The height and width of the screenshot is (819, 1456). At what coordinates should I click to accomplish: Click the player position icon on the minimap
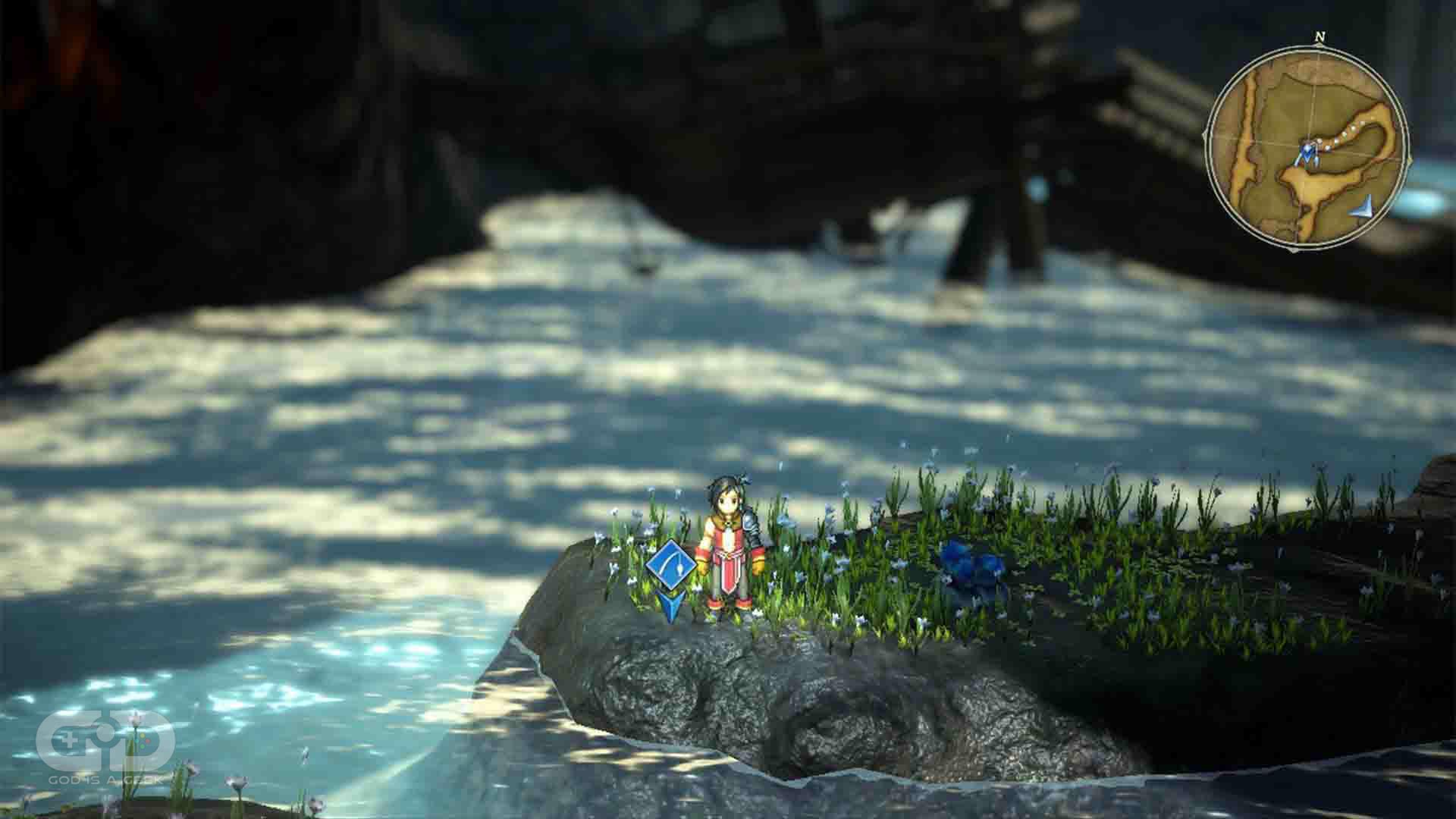point(1307,154)
